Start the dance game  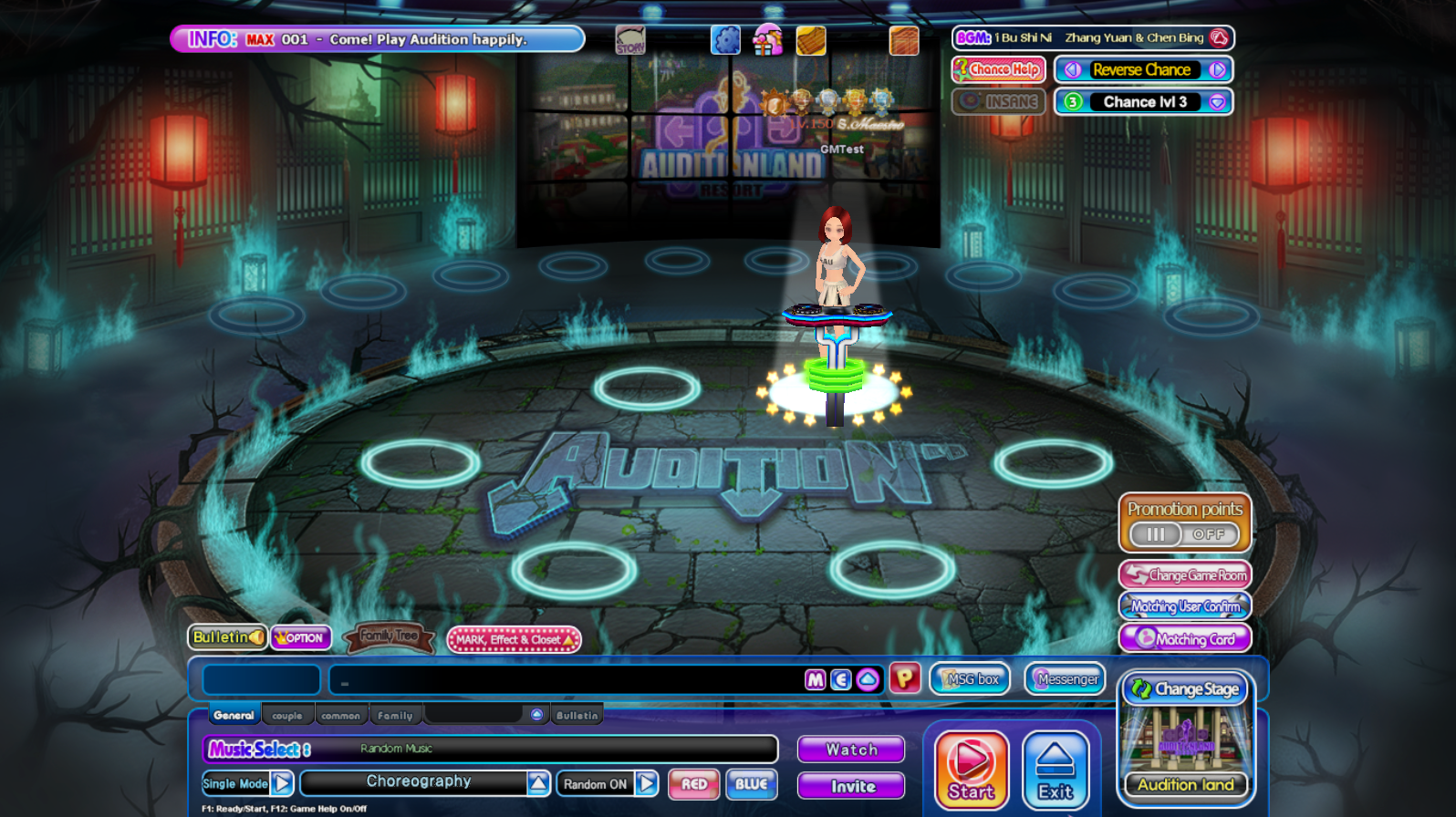tap(971, 770)
